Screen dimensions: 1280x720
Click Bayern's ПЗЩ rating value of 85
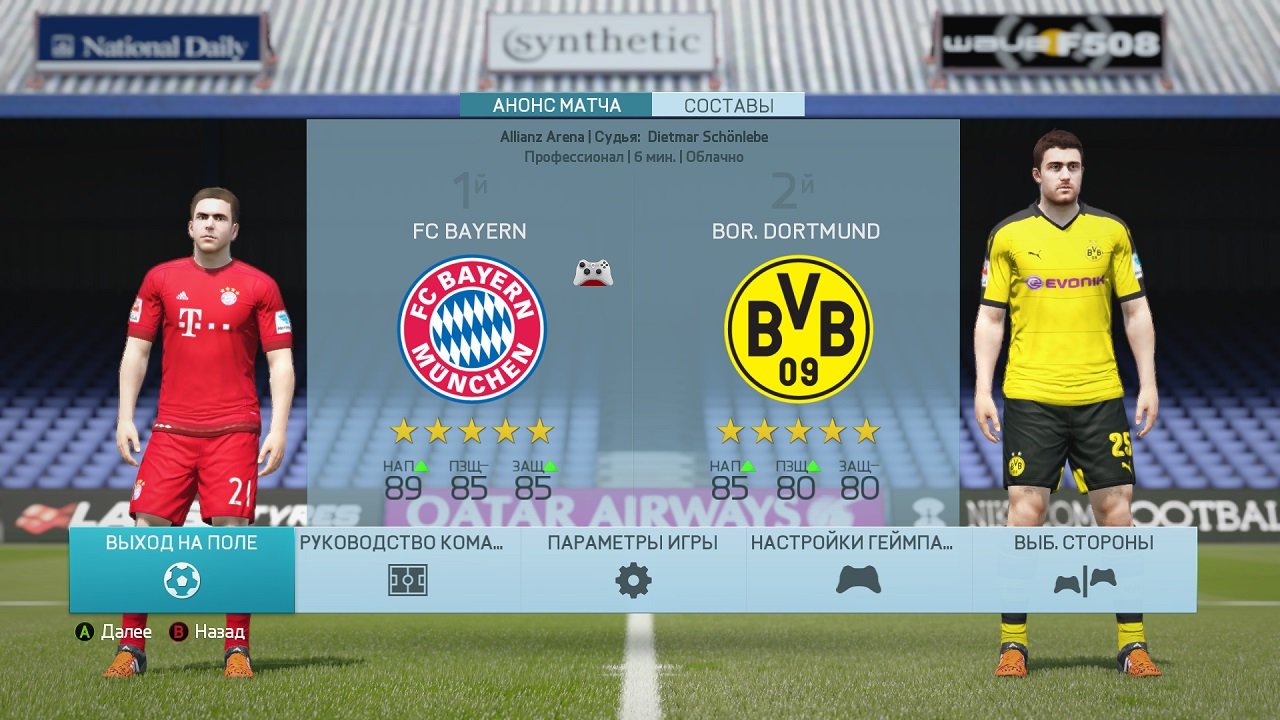466,487
